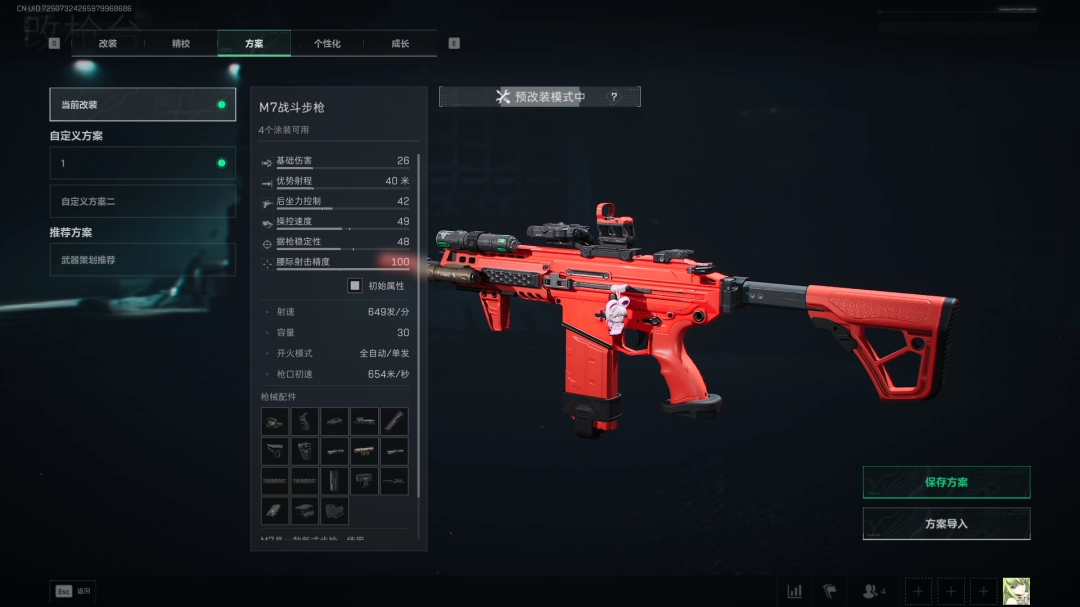Select the 当前改装 entry
The width and height of the screenshot is (1080, 607).
coord(142,104)
